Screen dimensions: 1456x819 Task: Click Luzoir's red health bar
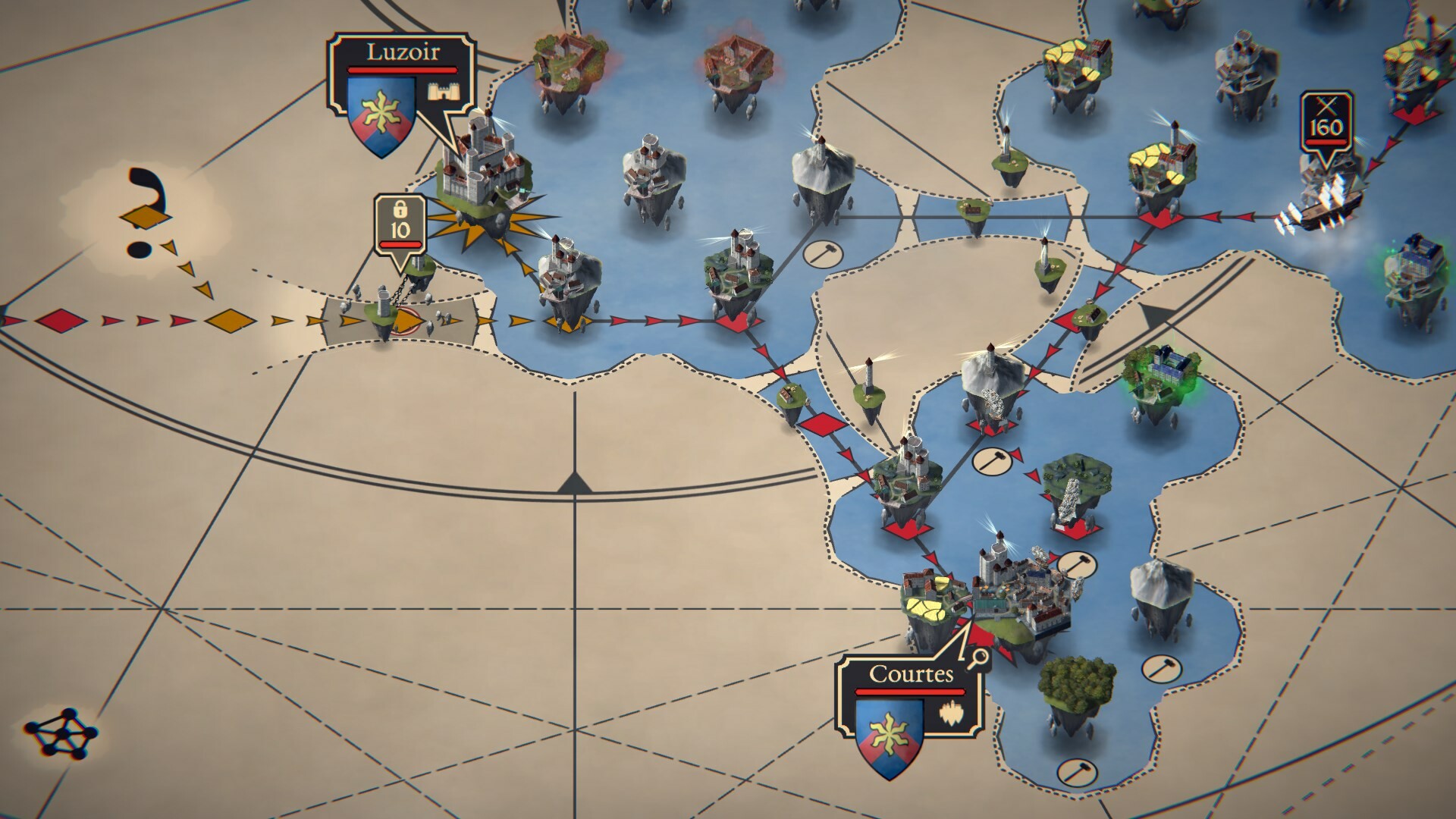(x=400, y=70)
